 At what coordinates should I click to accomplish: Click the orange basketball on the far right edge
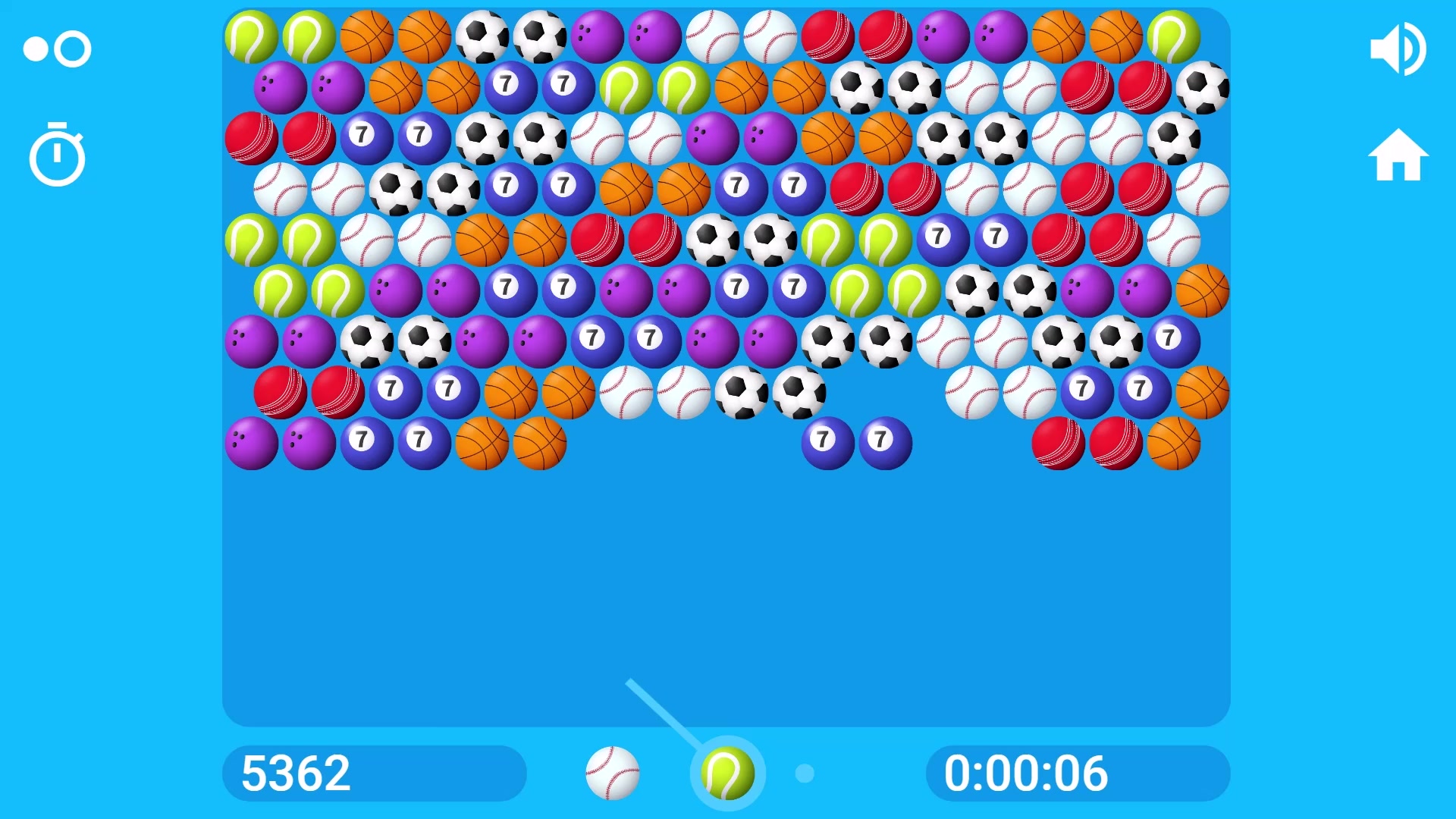coord(1204,292)
